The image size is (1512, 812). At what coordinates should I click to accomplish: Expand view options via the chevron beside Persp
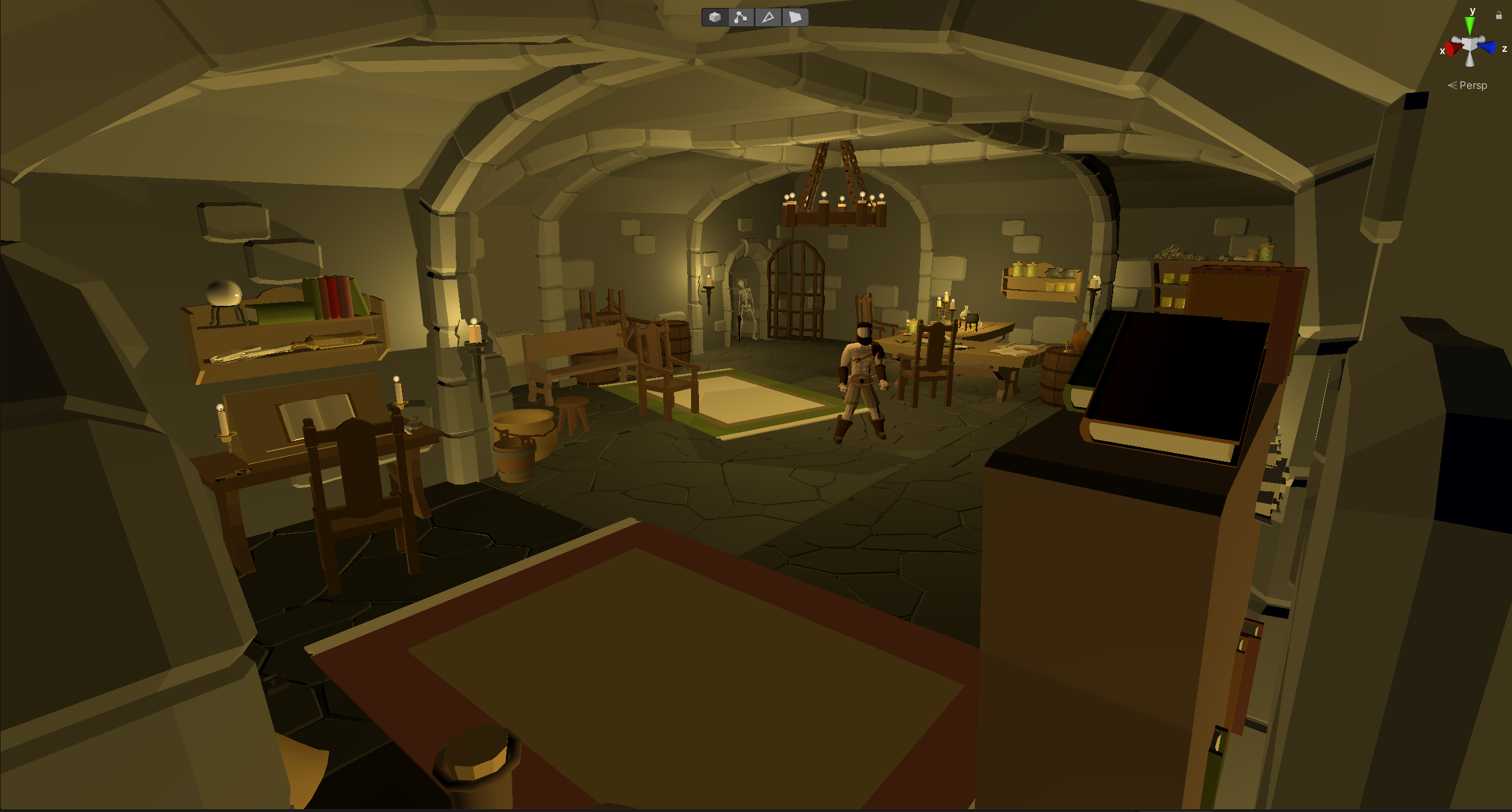[x=1454, y=85]
